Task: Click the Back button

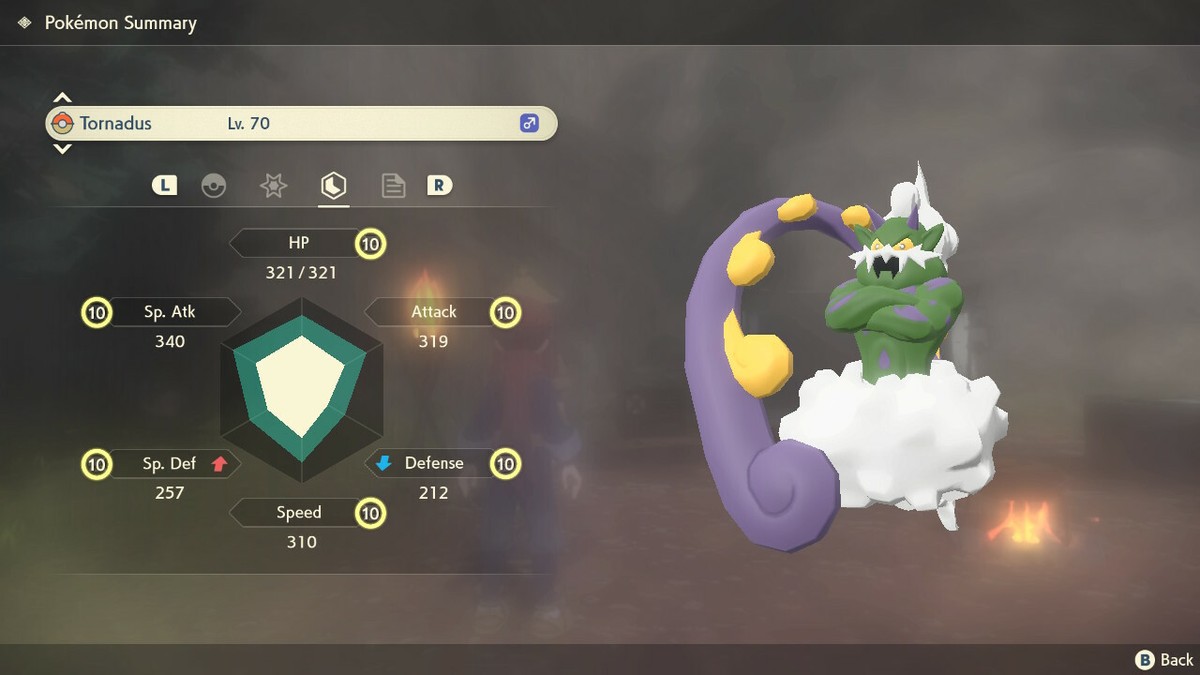Action: pyautogui.click(x=1165, y=659)
